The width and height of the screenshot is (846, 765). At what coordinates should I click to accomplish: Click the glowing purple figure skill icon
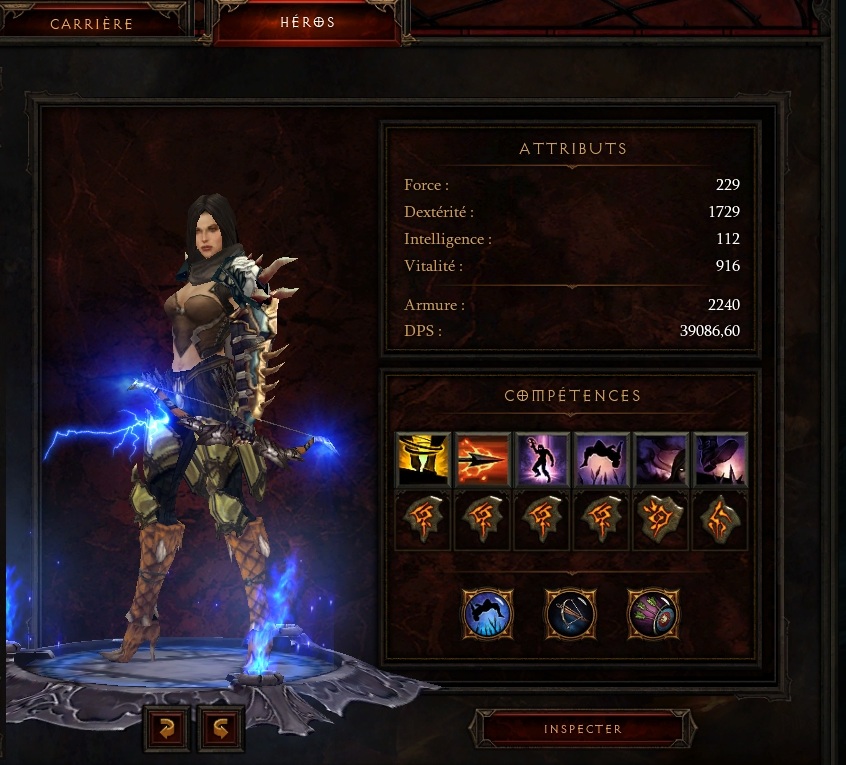pos(541,459)
